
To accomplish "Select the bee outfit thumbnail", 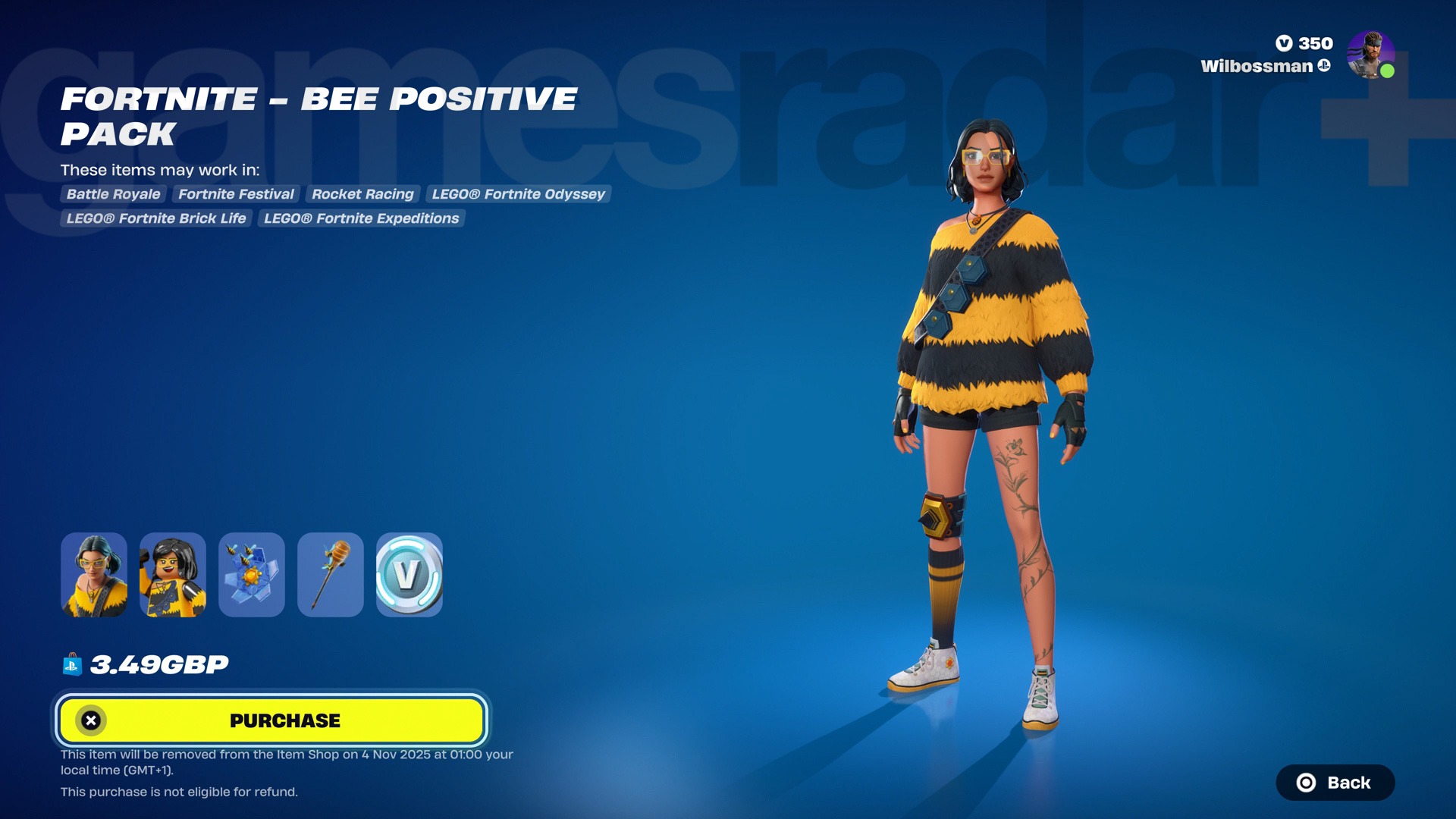I will (94, 575).
